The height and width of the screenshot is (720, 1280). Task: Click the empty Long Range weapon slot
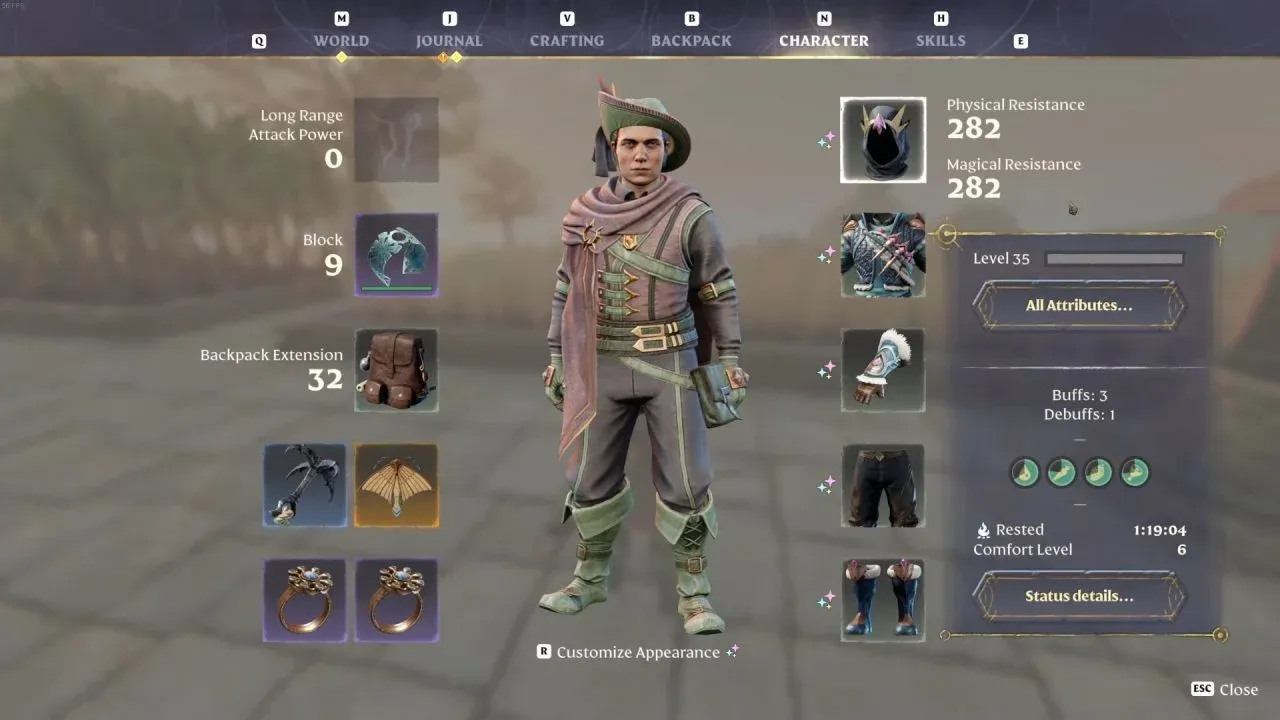tap(396, 140)
